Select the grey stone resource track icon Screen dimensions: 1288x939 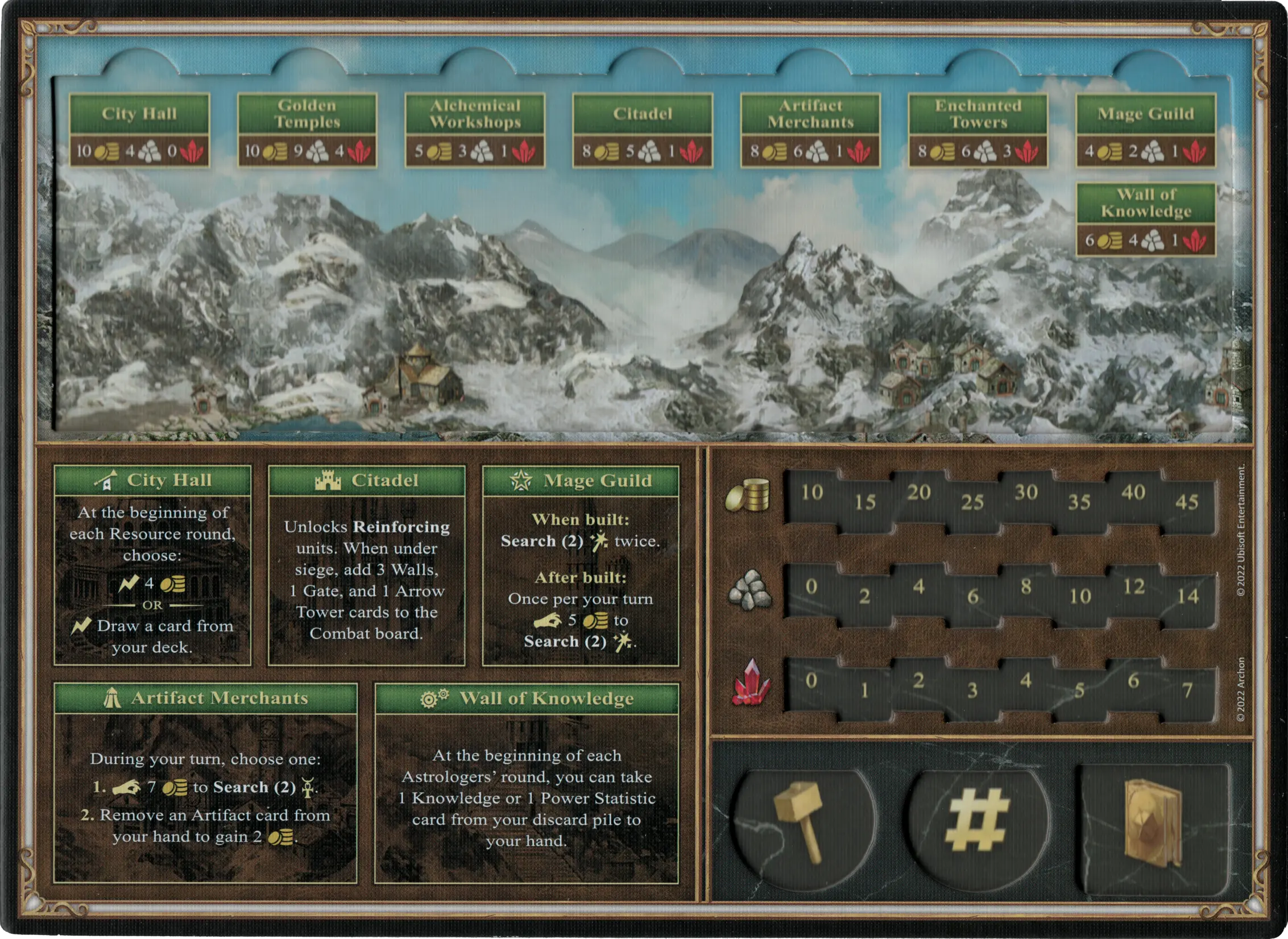click(750, 589)
